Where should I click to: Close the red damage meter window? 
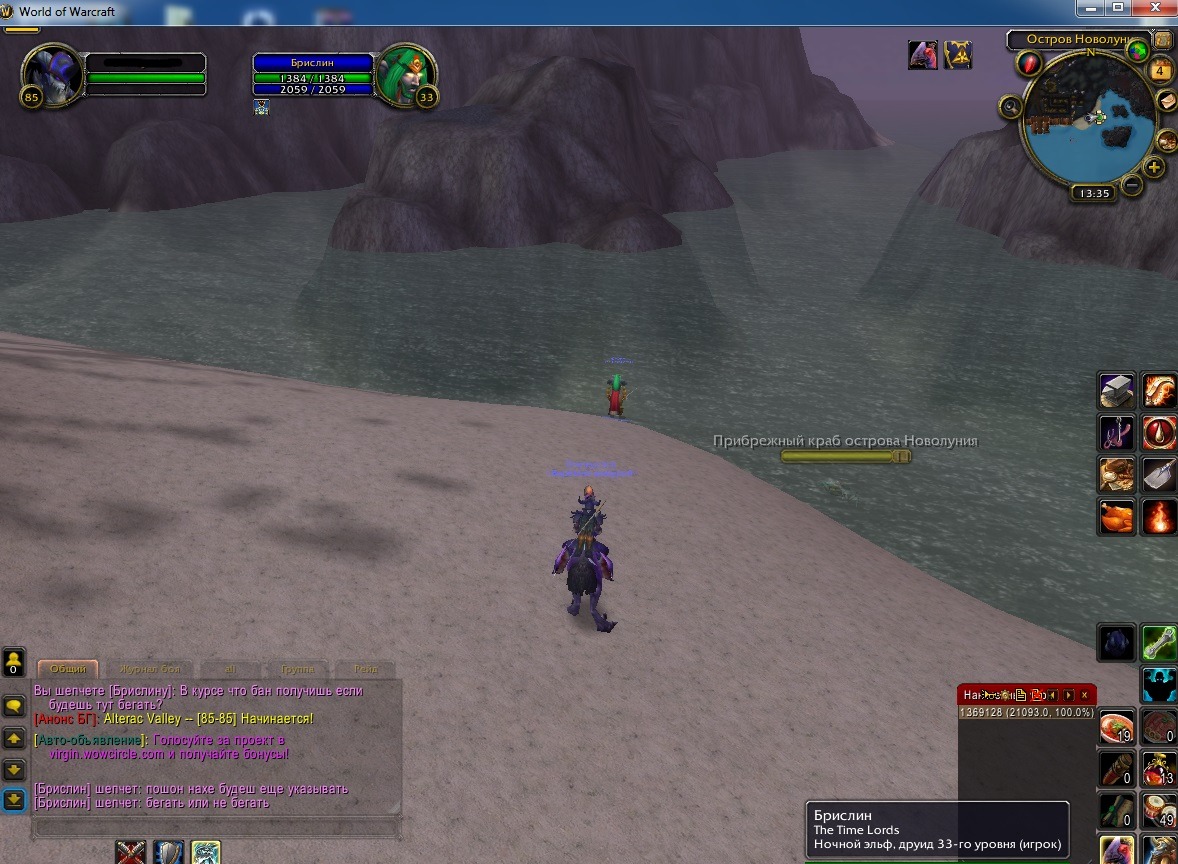tap(1085, 695)
